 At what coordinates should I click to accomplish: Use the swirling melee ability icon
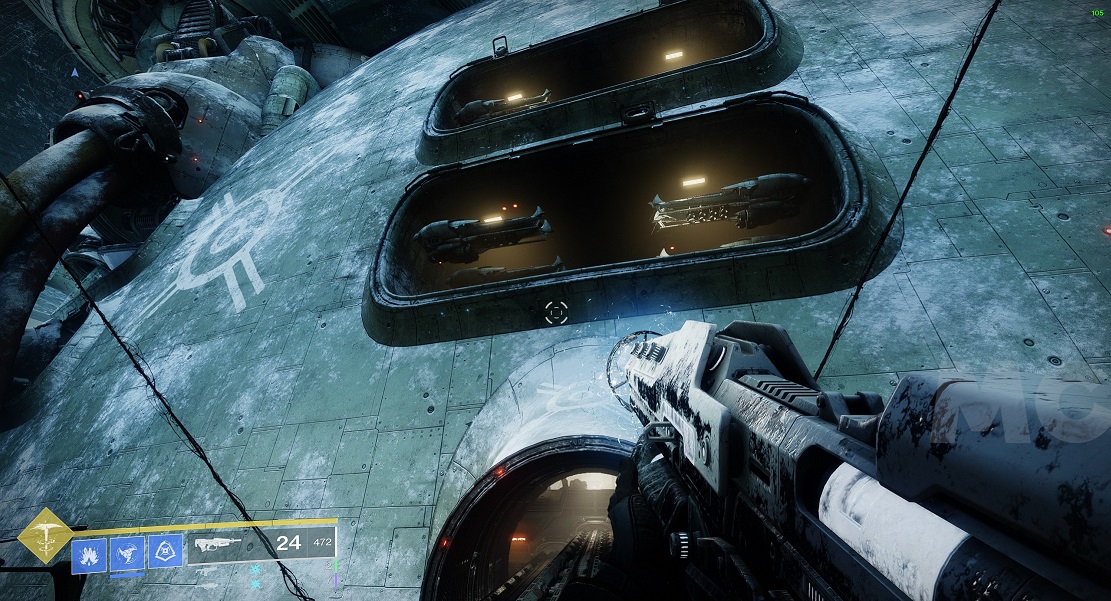pyautogui.click(x=127, y=553)
